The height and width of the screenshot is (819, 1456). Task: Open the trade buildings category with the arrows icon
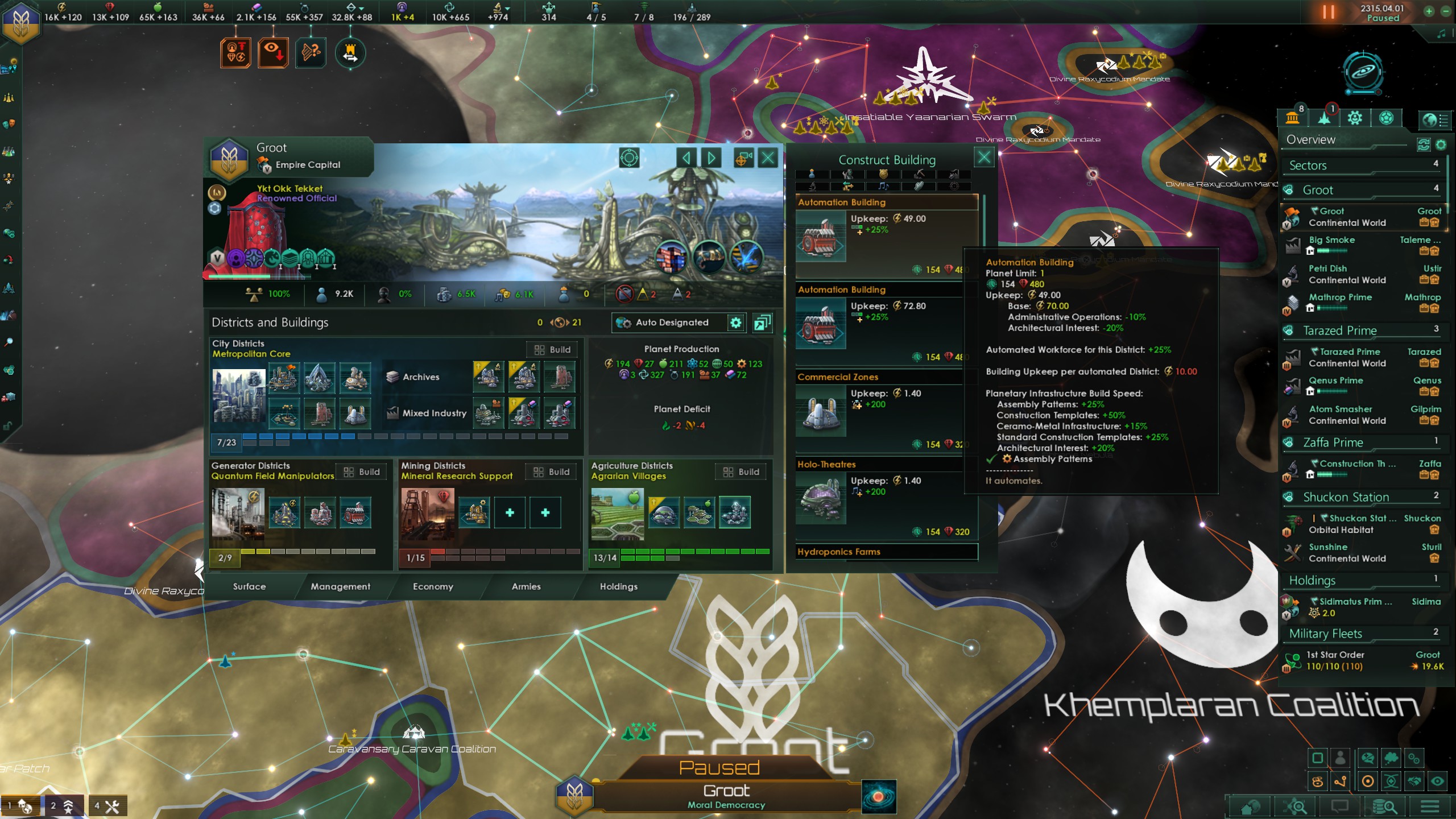click(x=847, y=187)
